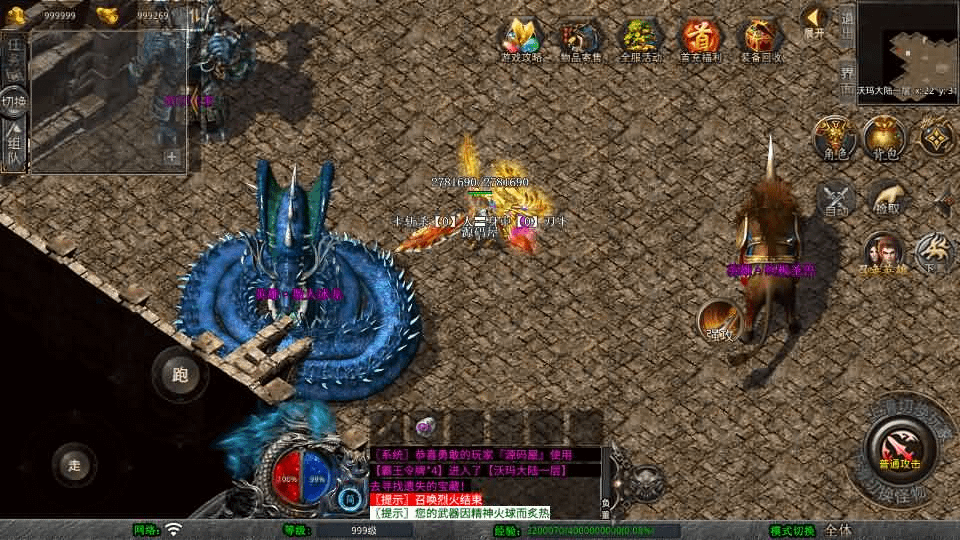Select the 走 walk movement button

(75, 465)
